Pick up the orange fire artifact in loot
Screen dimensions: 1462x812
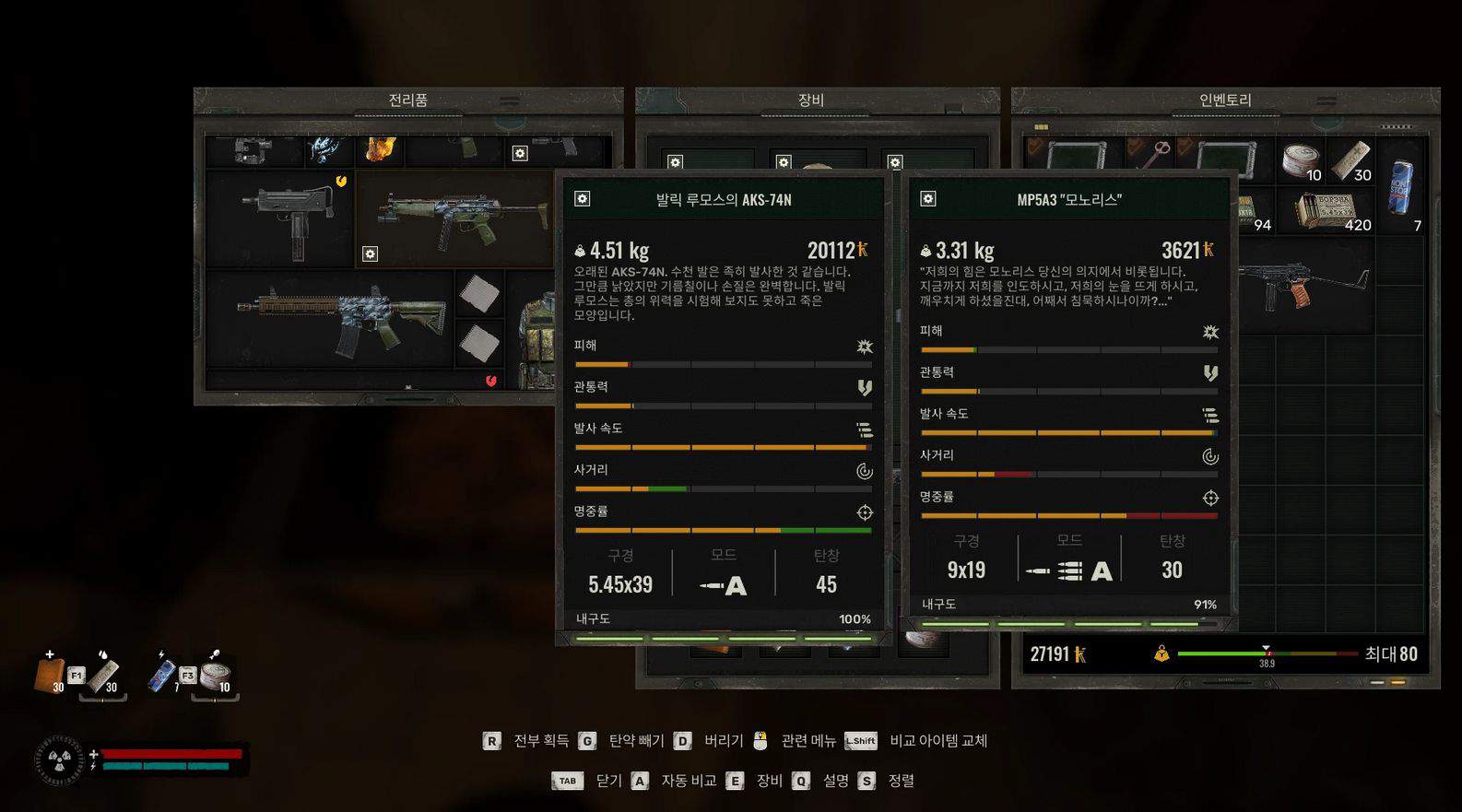tap(380, 148)
